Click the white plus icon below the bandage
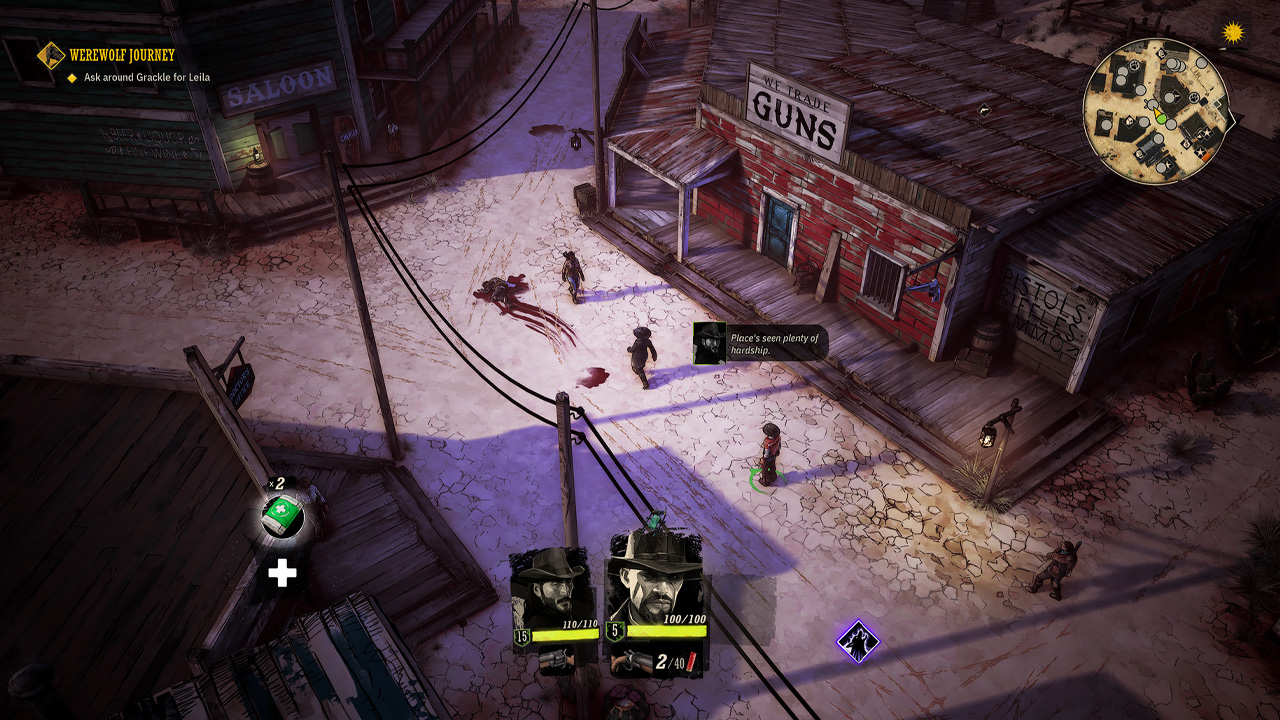The width and height of the screenshot is (1280, 720). tap(282, 573)
